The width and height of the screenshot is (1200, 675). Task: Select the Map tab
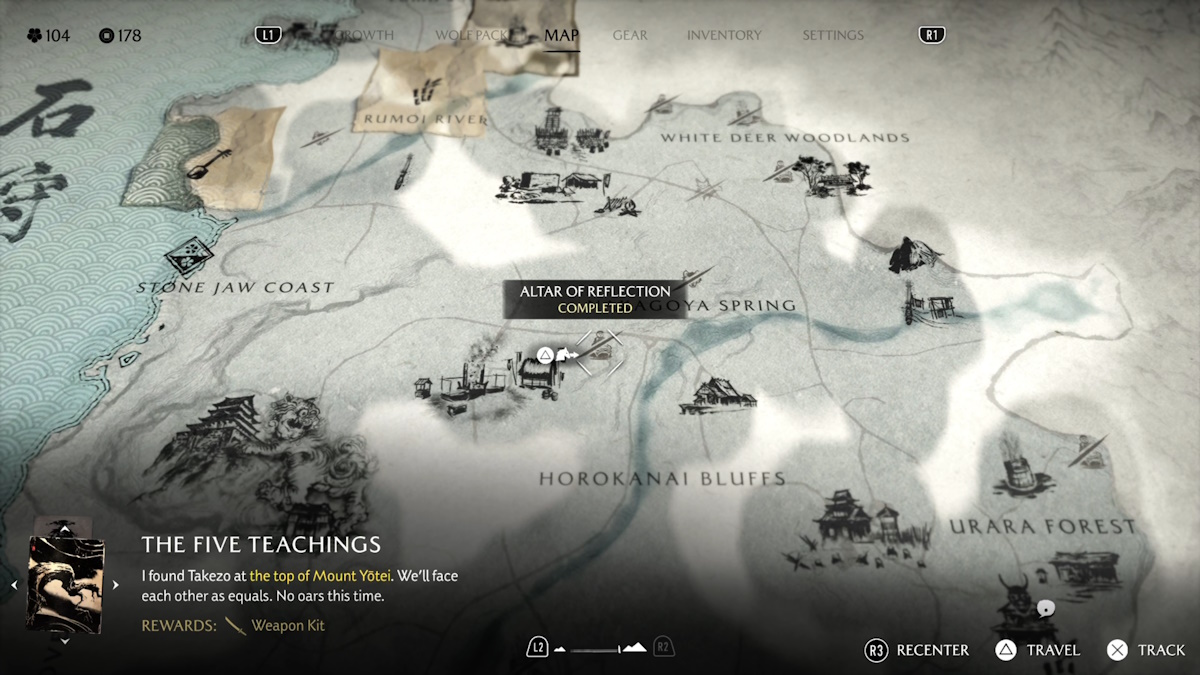pyautogui.click(x=561, y=35)
